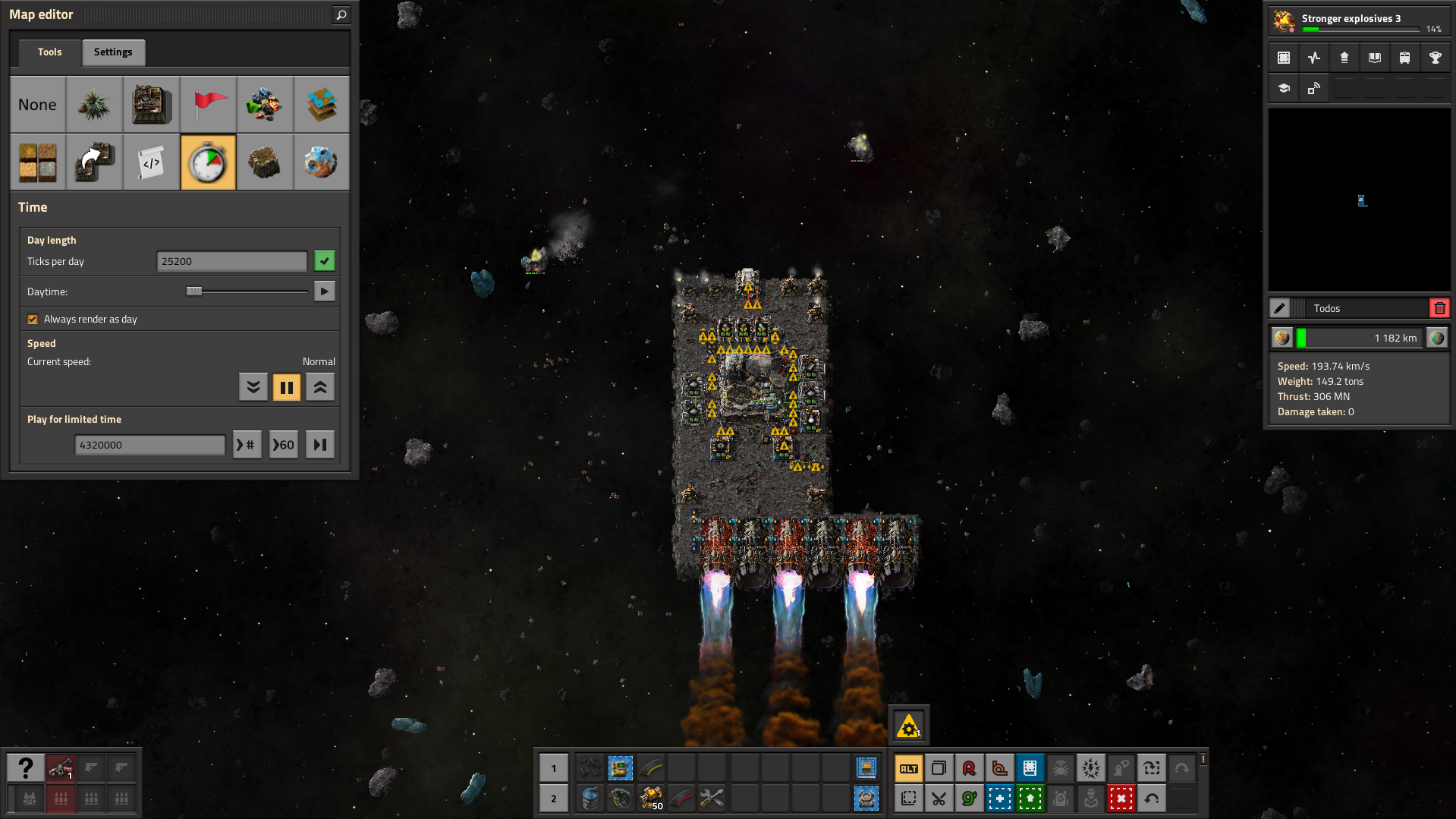This screenshot has width=1456, height=819.
Task: Select the scissors cut tool
Action: [x=939, y=799]
